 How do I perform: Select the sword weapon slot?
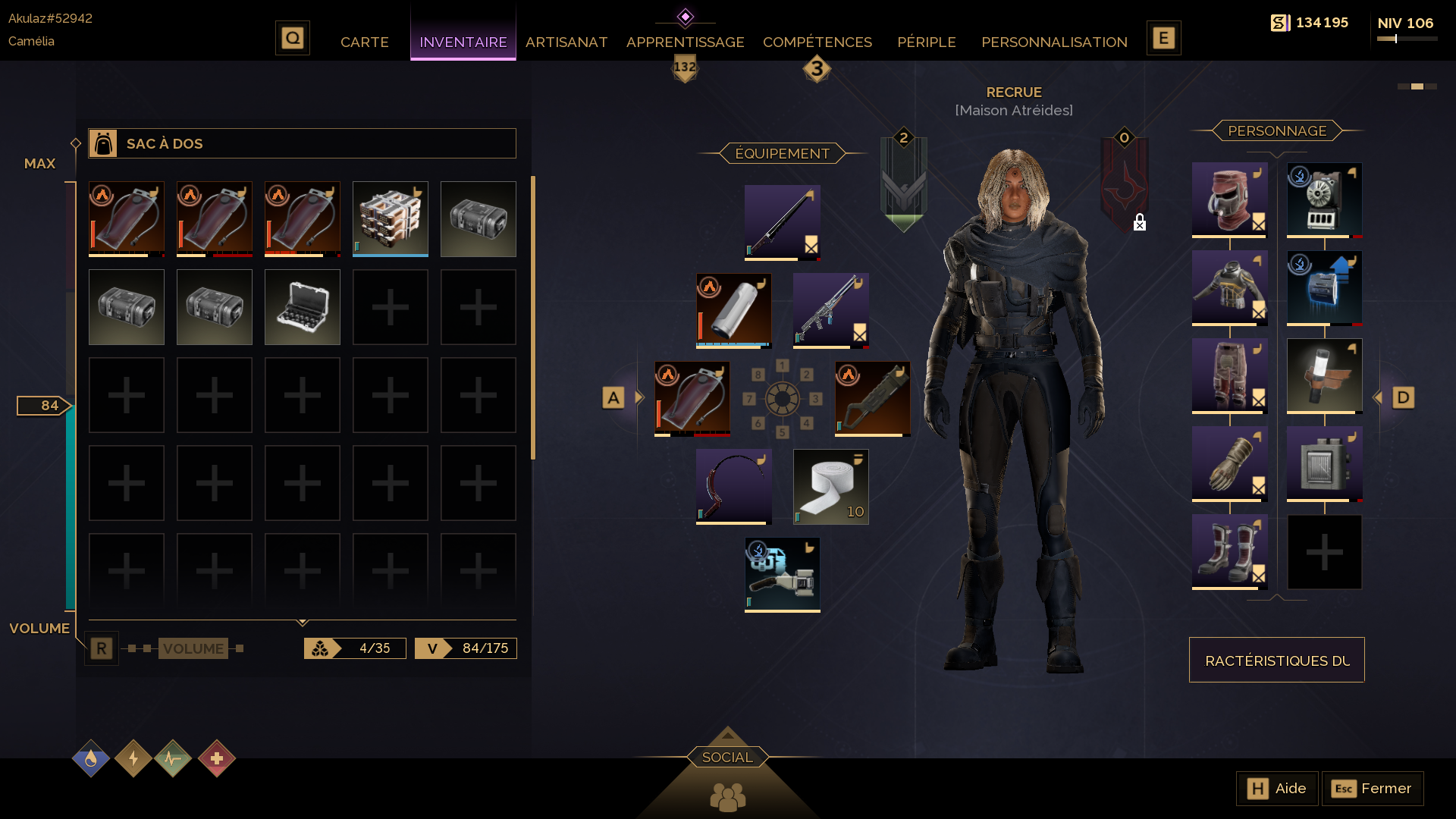click(782, 223)
